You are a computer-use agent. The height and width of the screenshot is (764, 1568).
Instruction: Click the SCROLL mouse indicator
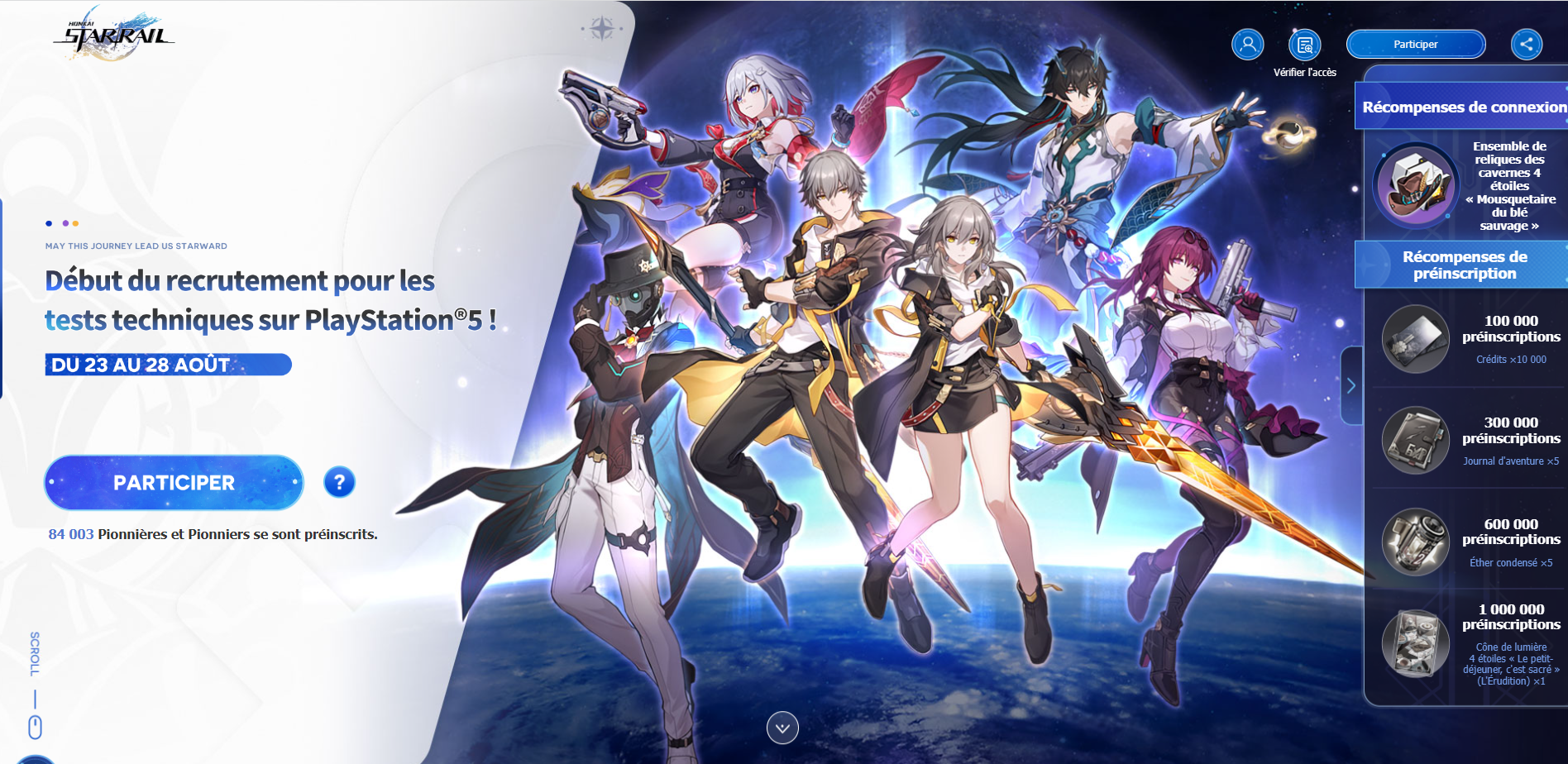click(35, 726)
